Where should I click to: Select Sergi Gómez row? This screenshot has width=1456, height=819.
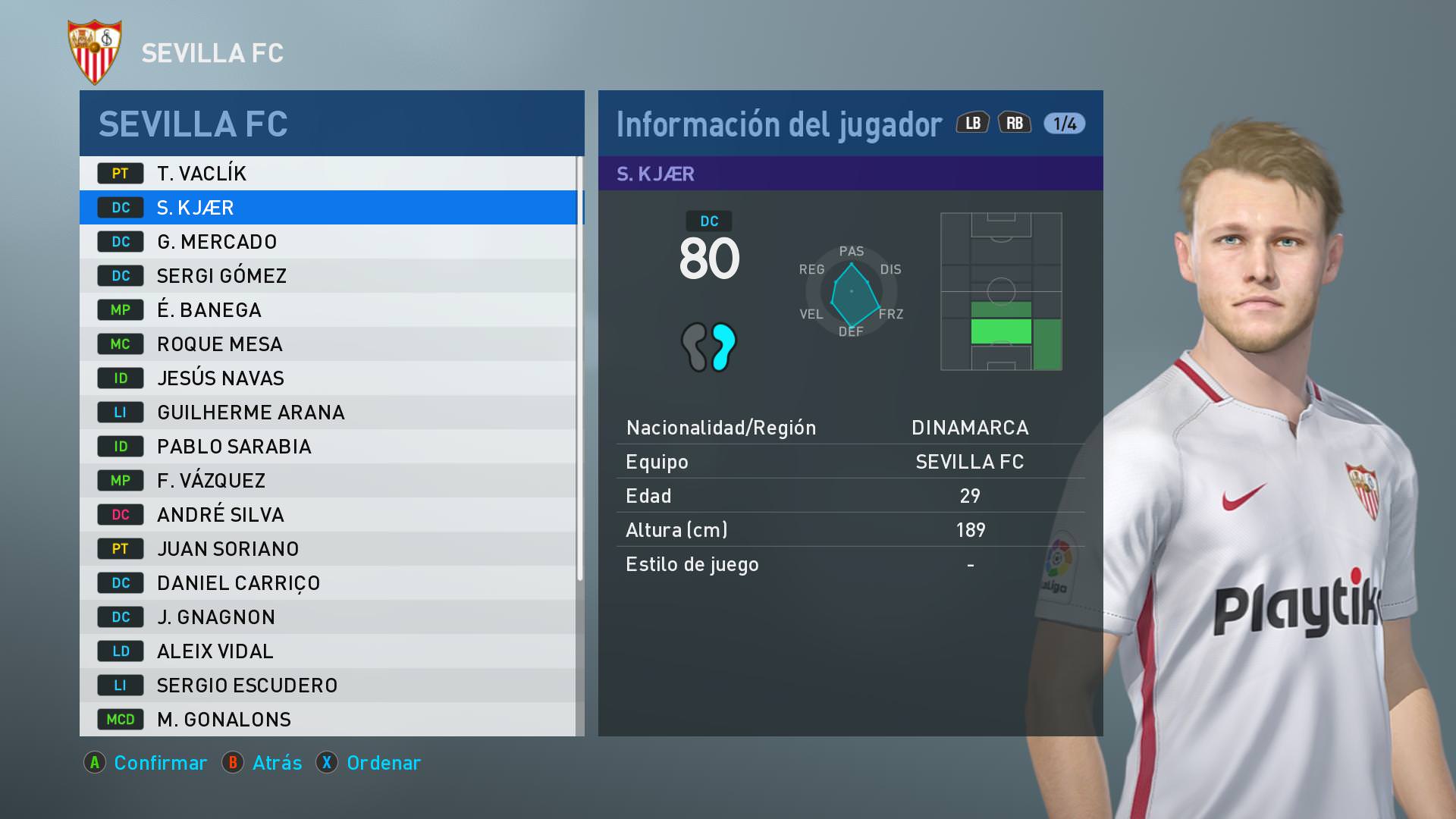(328, 276)
